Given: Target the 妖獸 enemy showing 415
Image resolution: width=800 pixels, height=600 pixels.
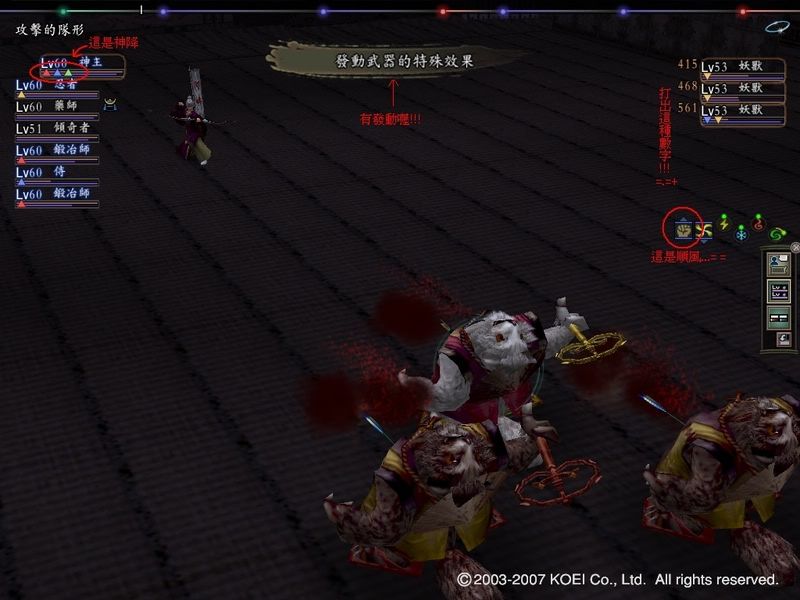Looking at the screenshot, I should pos(742,67).
